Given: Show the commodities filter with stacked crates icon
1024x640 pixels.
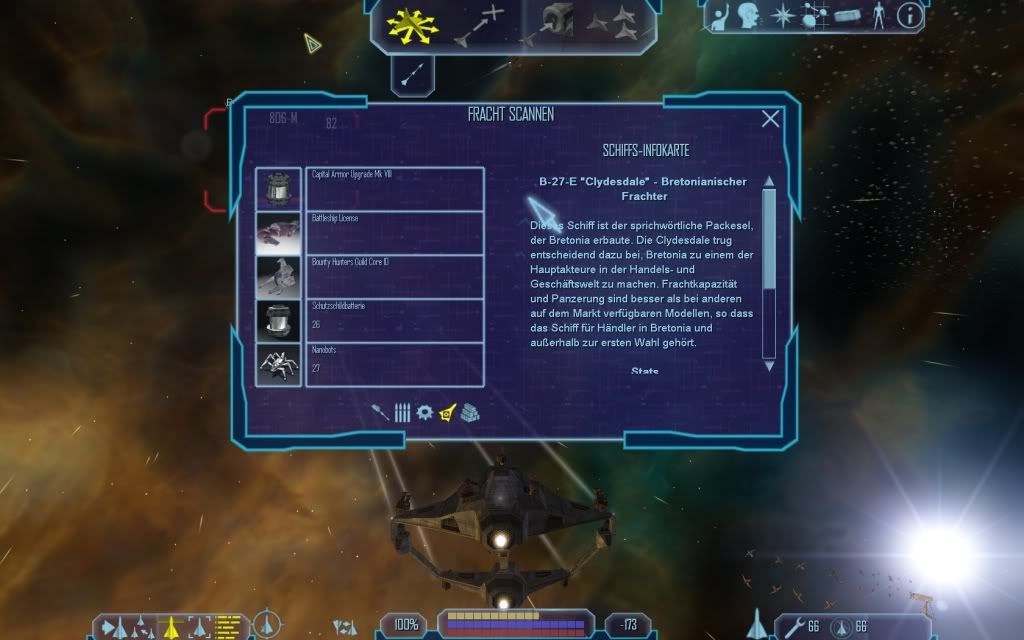Looking at the screenshot, I should [469, 412].
